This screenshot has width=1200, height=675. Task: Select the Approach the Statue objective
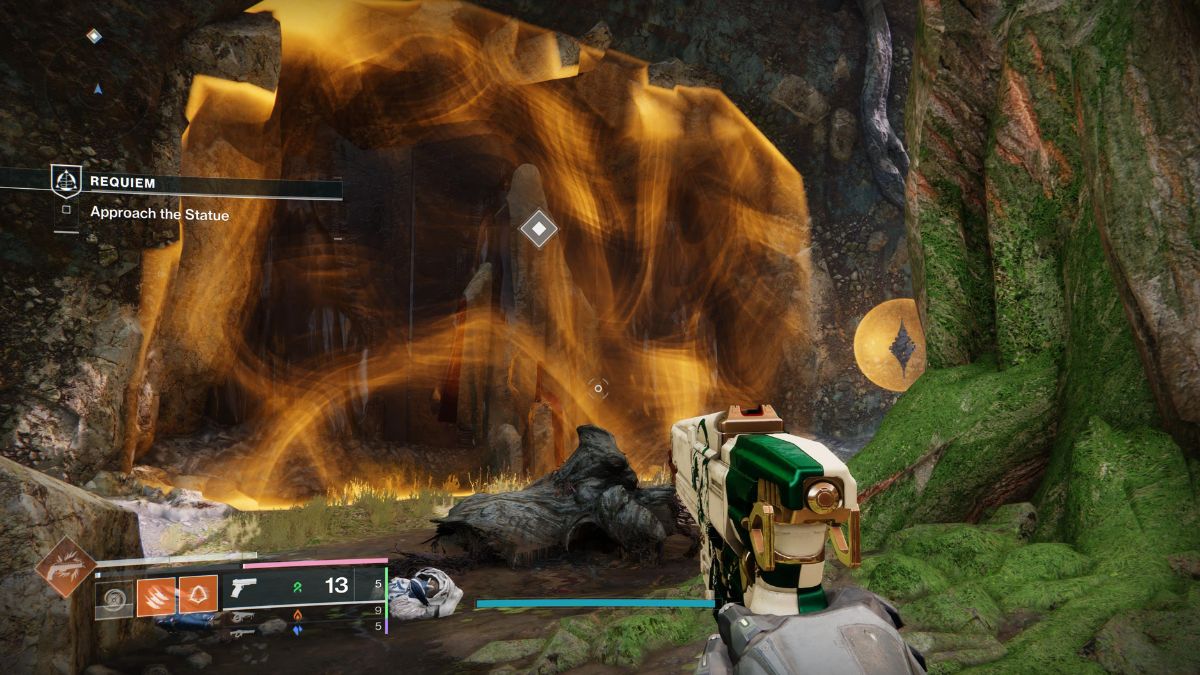pos(159,213)
